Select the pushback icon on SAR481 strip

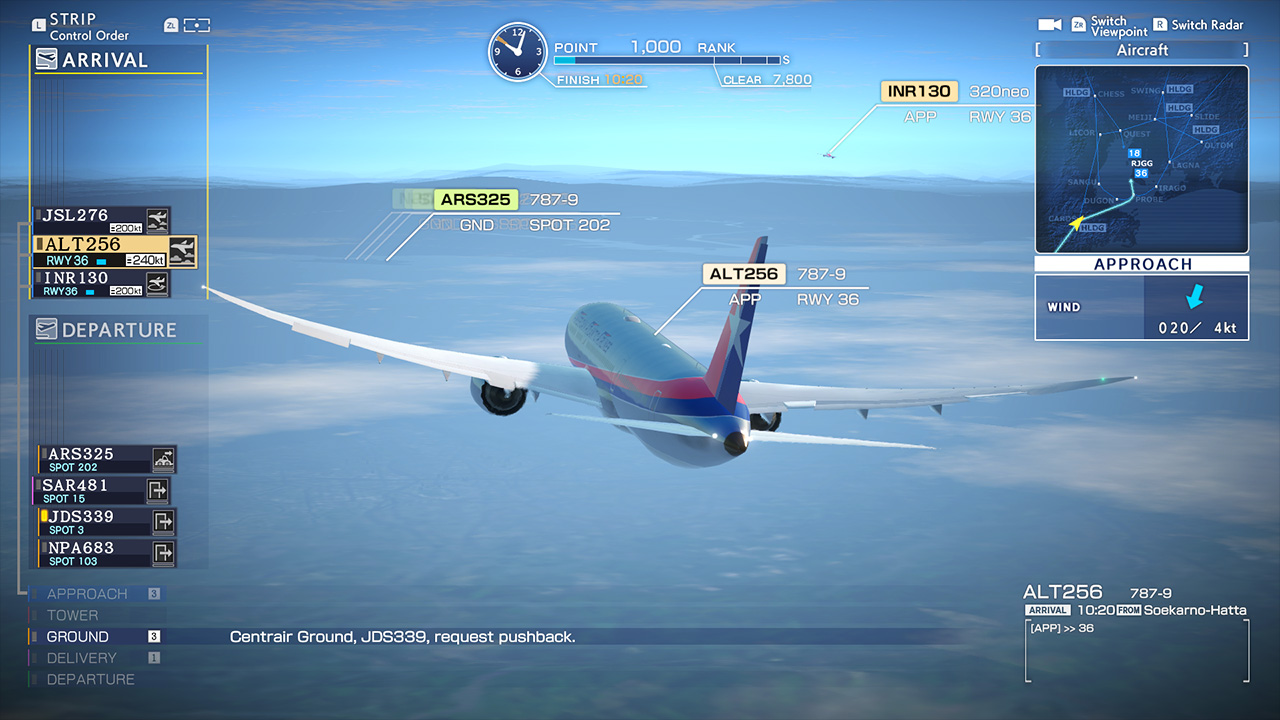pyautogui.click(x=157, y=489)
